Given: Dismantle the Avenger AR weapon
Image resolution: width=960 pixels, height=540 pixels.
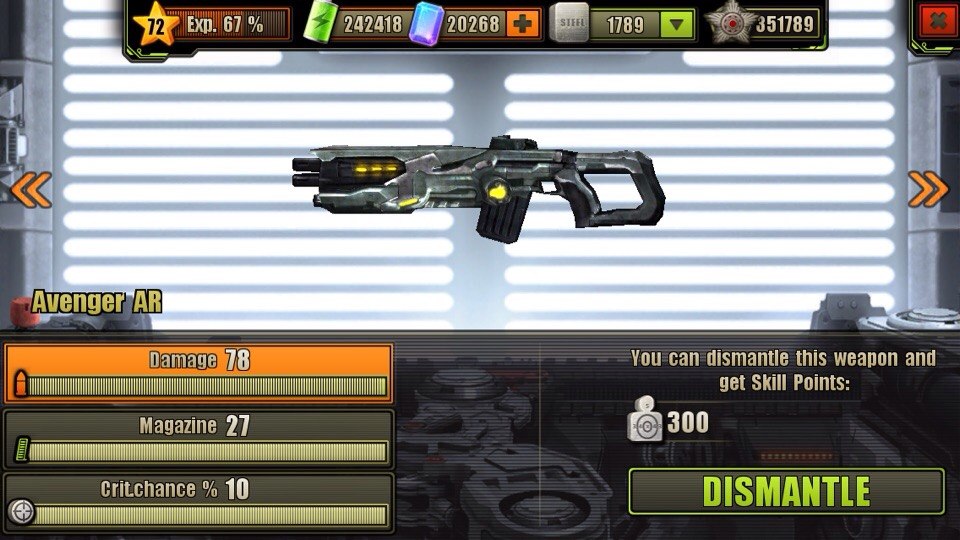Looking at the screenshot, I should coord(786,491).
